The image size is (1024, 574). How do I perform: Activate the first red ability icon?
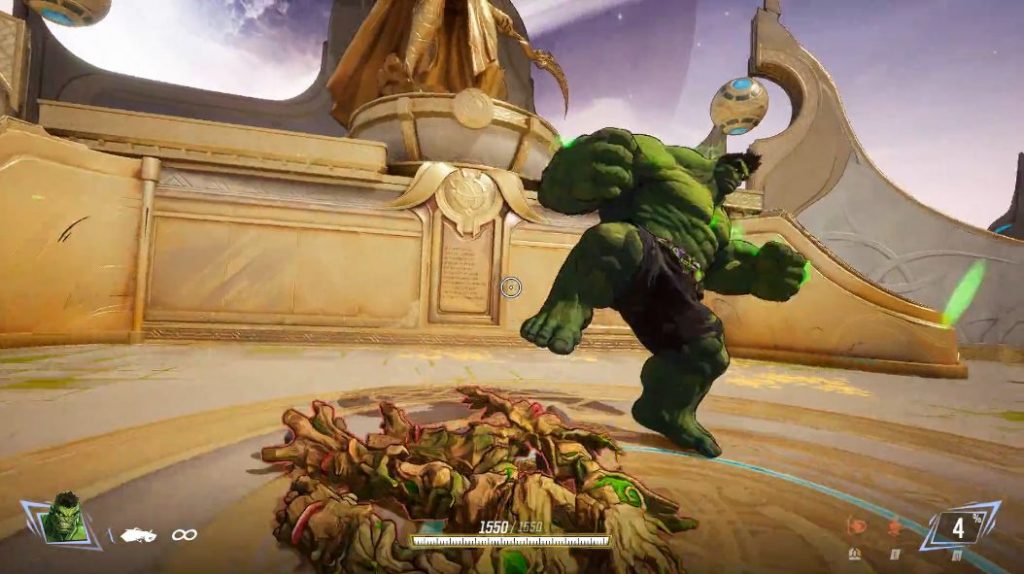point(856,525)
